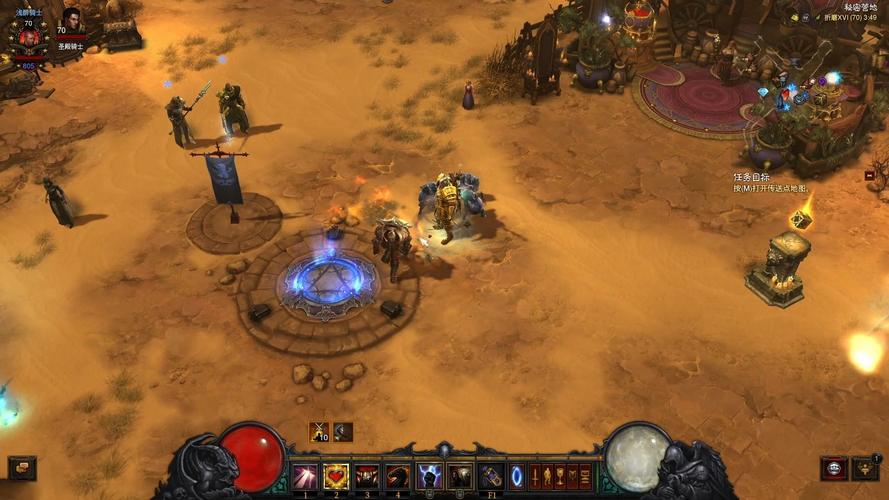The width and height of the screenshot is (889, 500).
Task: Open the chat button in the corner
Action: coord(21,468)
